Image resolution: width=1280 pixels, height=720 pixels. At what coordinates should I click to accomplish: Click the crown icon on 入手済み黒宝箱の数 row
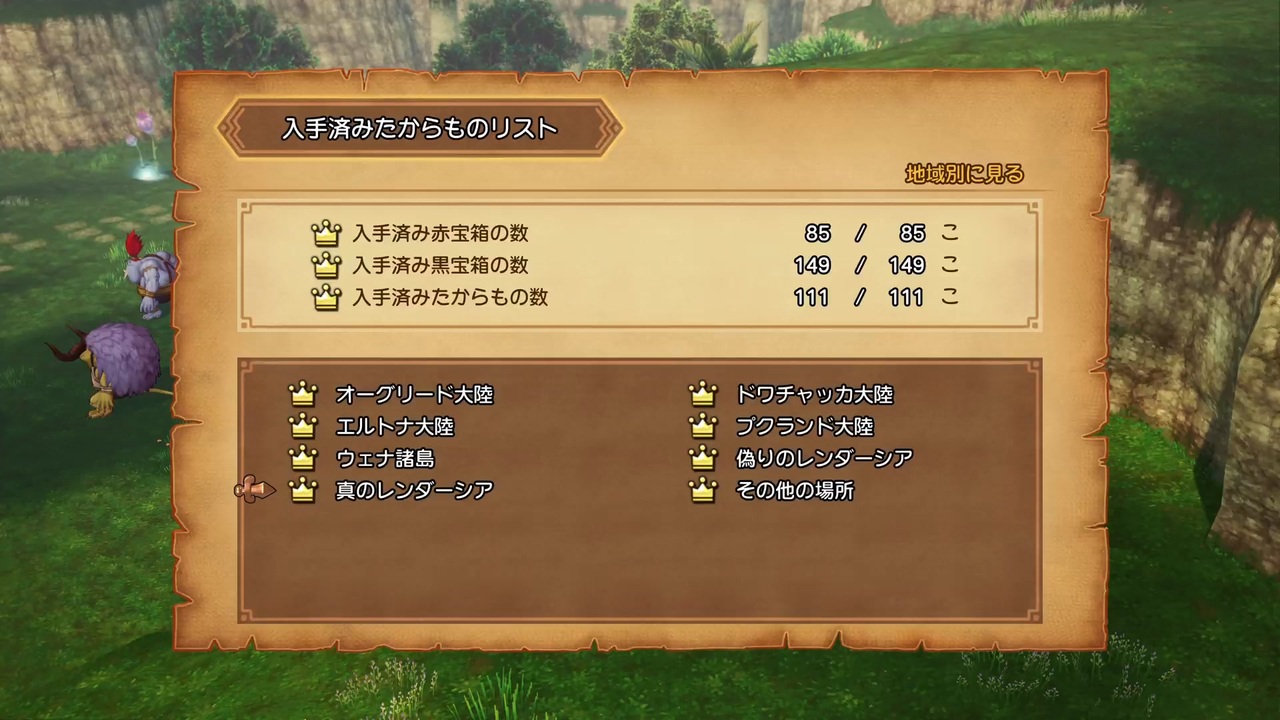tap(327, 265)
